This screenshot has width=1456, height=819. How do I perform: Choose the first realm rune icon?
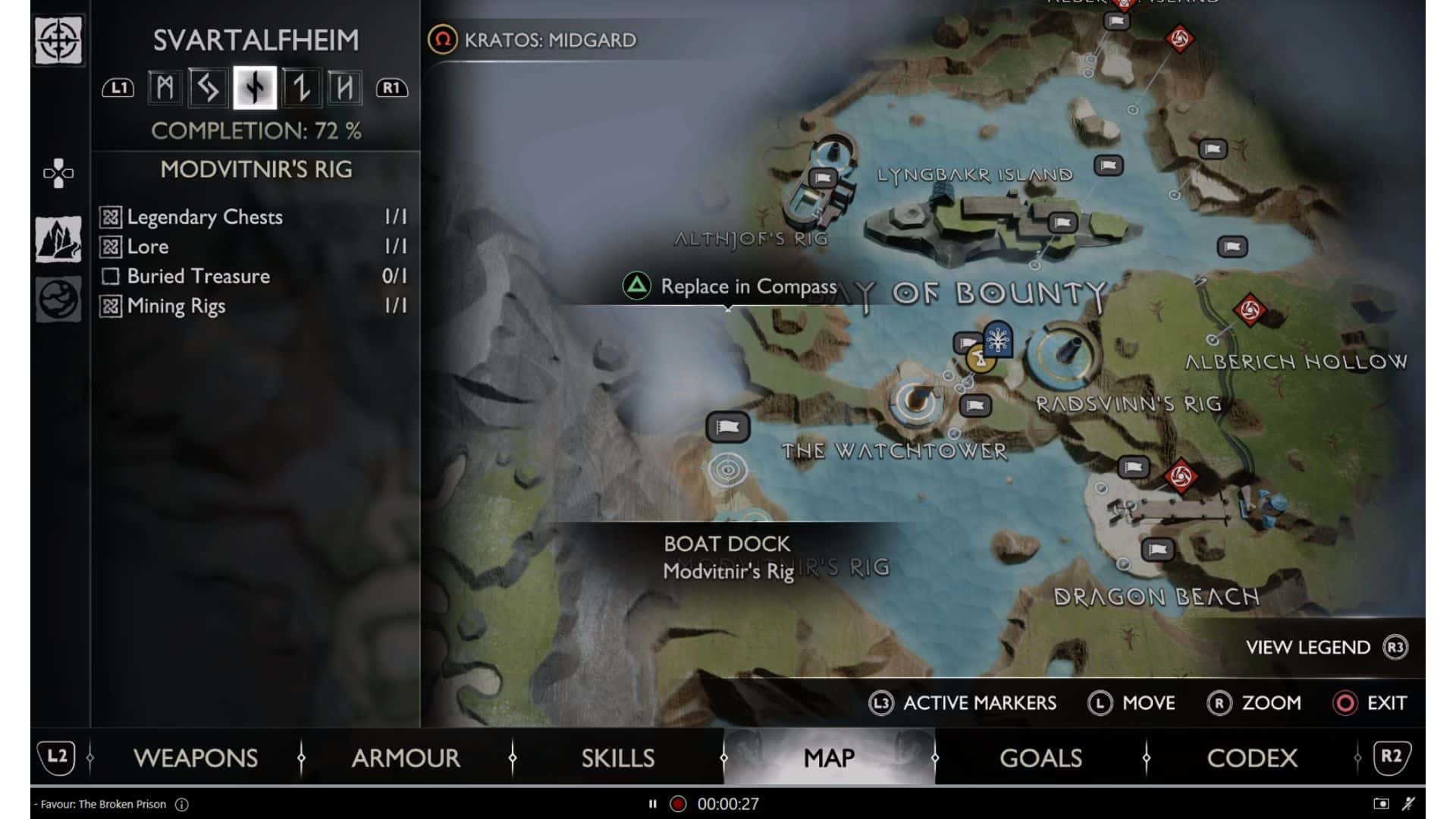(165, 88)
